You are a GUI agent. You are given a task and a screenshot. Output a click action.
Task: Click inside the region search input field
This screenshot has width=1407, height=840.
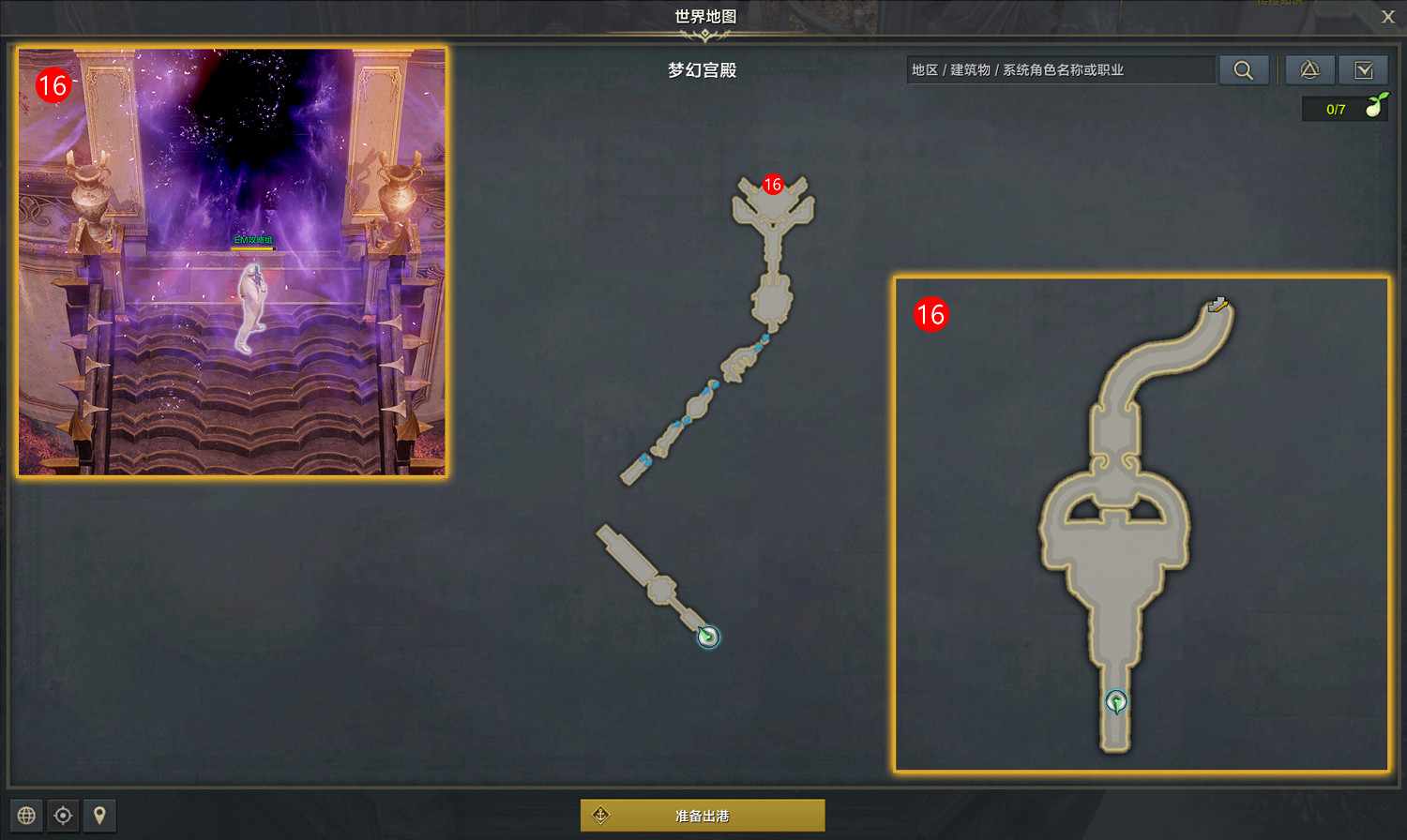pyautogui.click(x=1060, y=69)
